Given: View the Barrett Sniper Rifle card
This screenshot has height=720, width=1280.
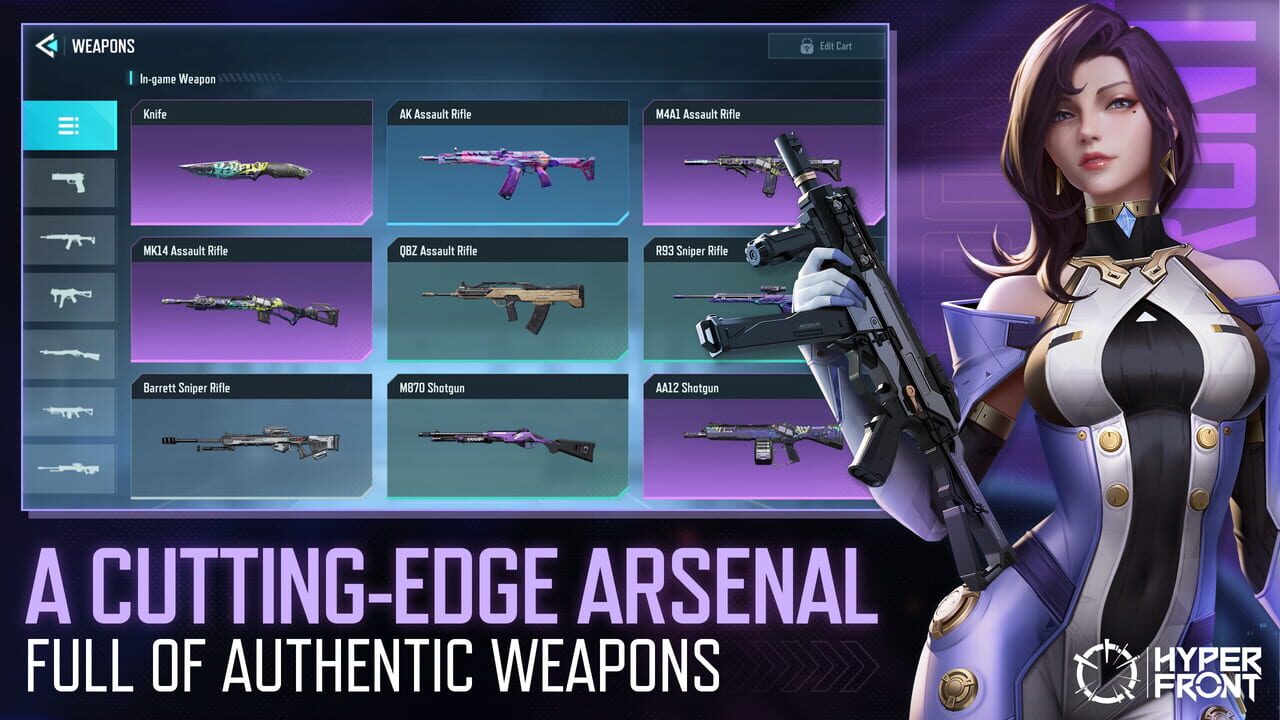Looking at the screenshot, I should (x=251, y=440).
